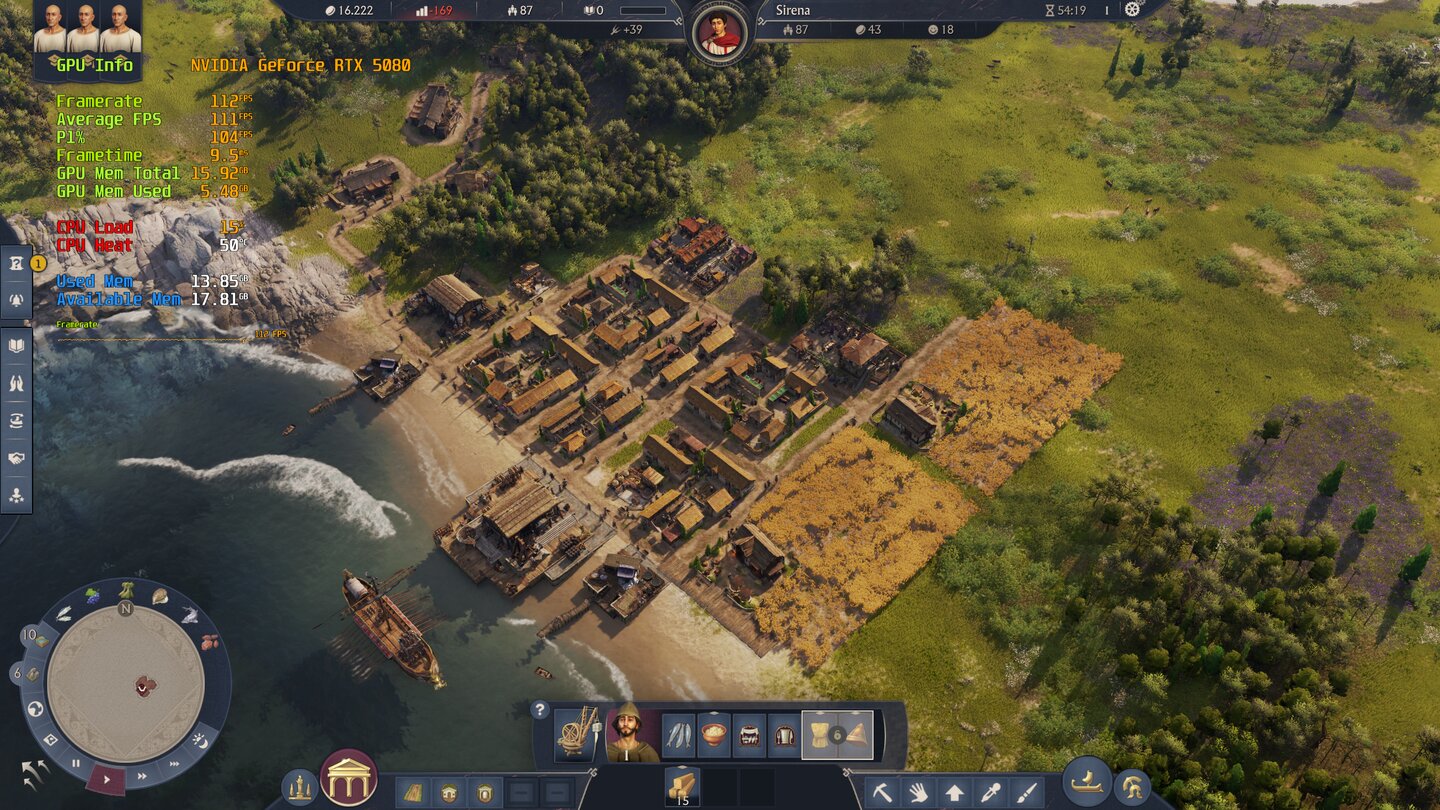Activate the upgrade arrow tool
The image size is (1440, 810).
(x=954, y=792)
